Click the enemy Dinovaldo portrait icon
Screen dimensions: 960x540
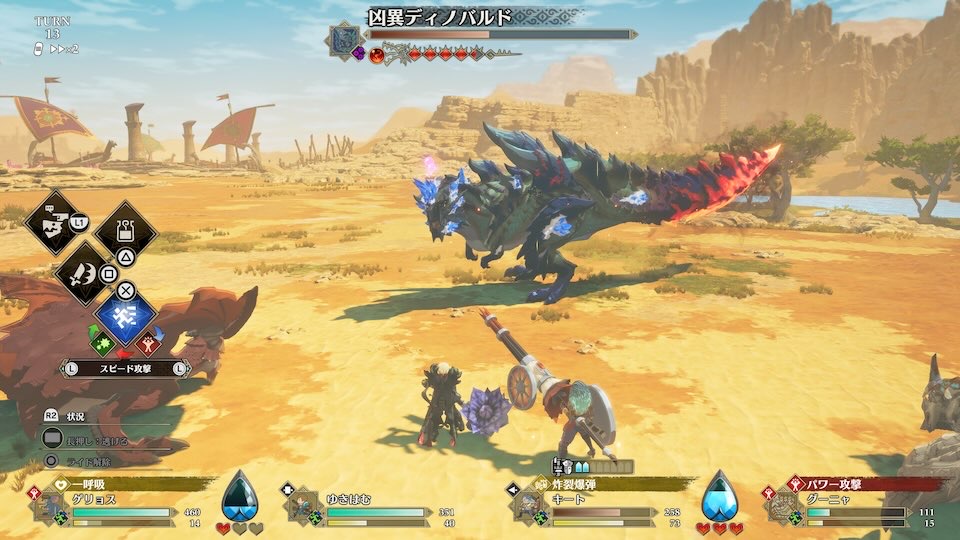(x=346, y=40)
